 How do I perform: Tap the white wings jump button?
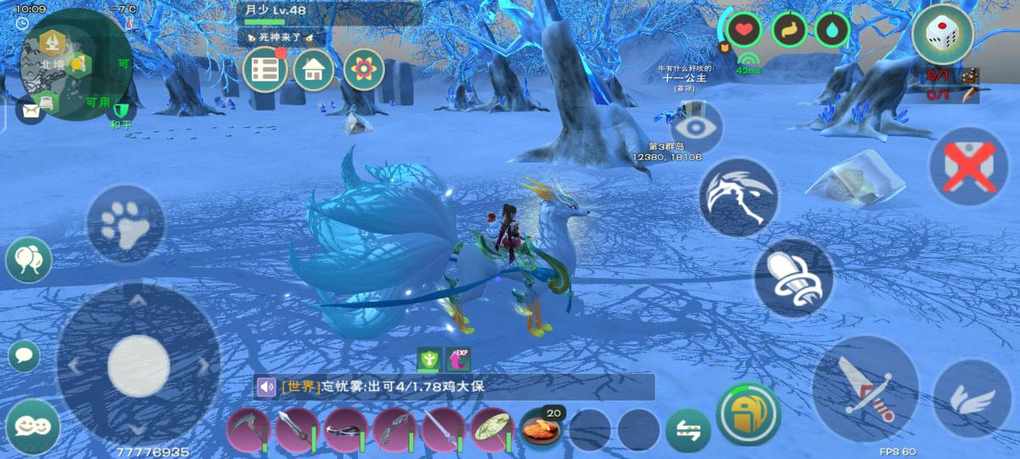coord(972,399)
